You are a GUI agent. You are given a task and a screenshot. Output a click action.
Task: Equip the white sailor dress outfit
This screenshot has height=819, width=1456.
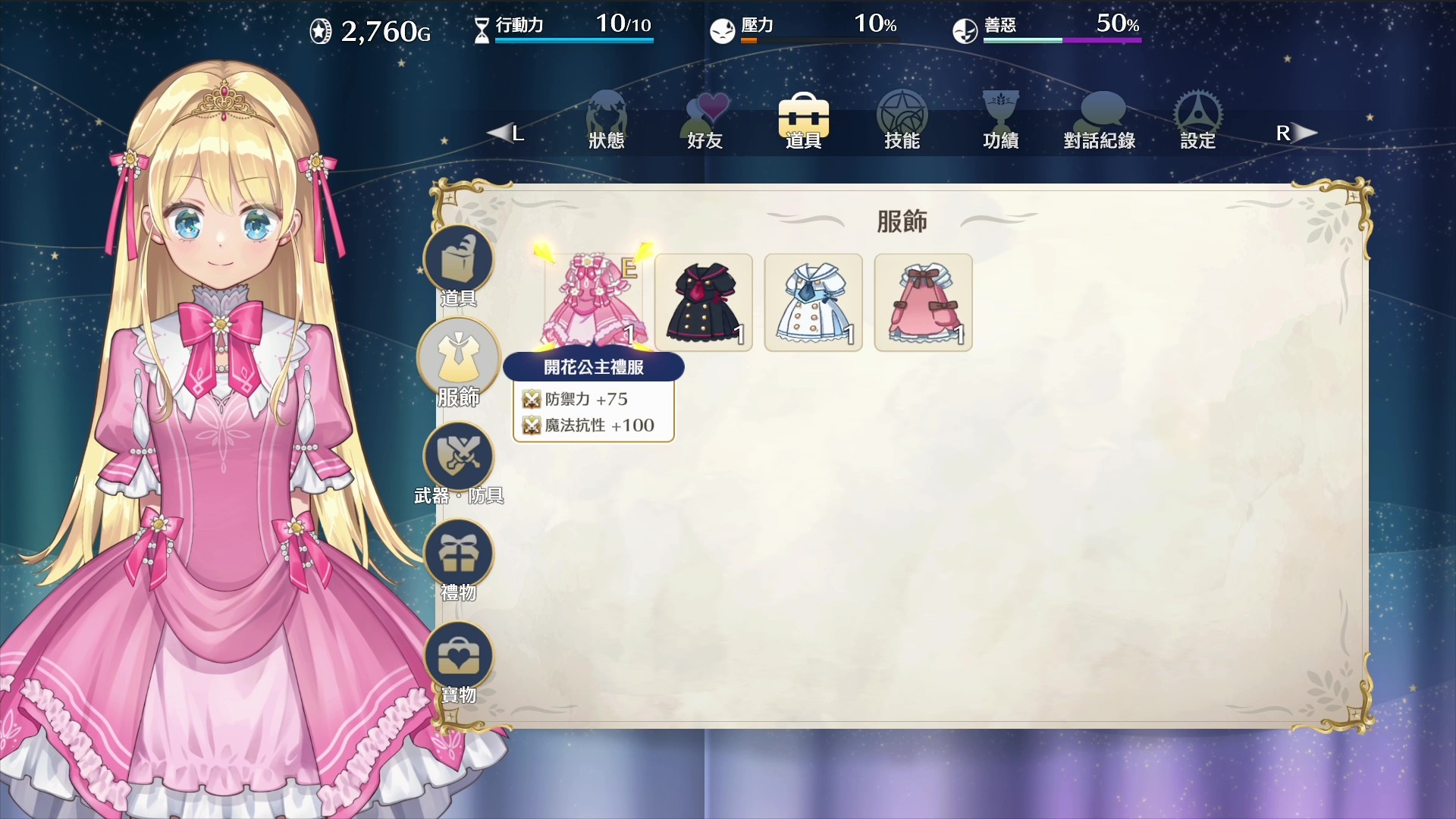[813, 302]
